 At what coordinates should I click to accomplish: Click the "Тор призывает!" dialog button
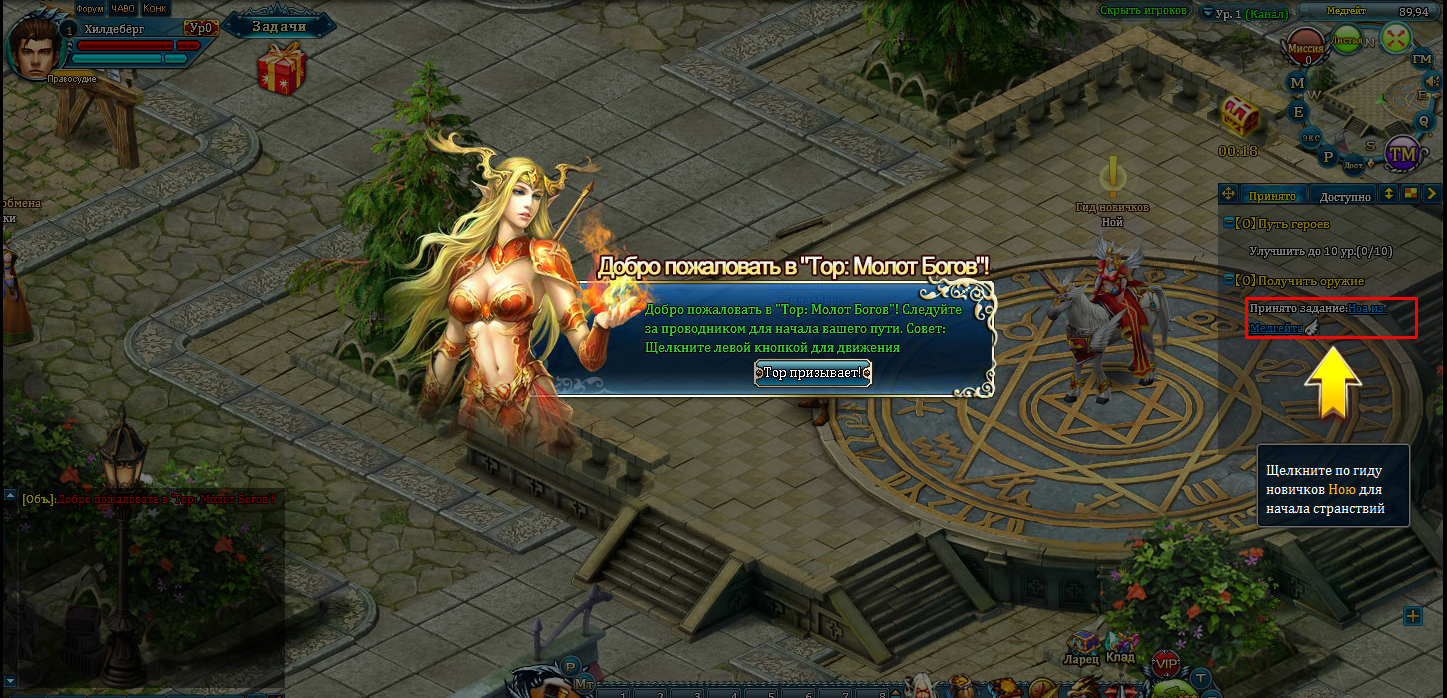coord(812,373)
